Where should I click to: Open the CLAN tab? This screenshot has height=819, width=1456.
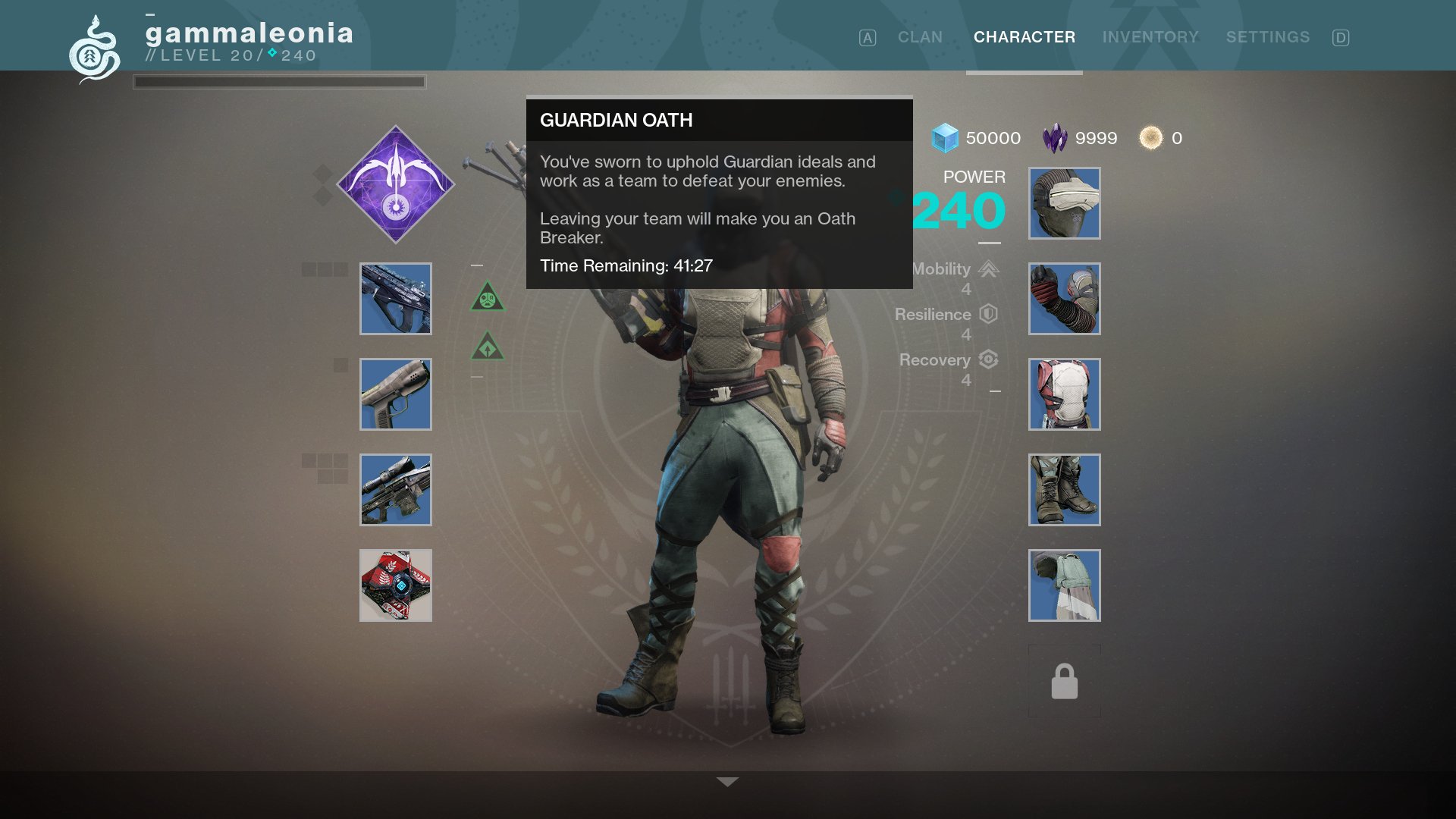[920, 36]
